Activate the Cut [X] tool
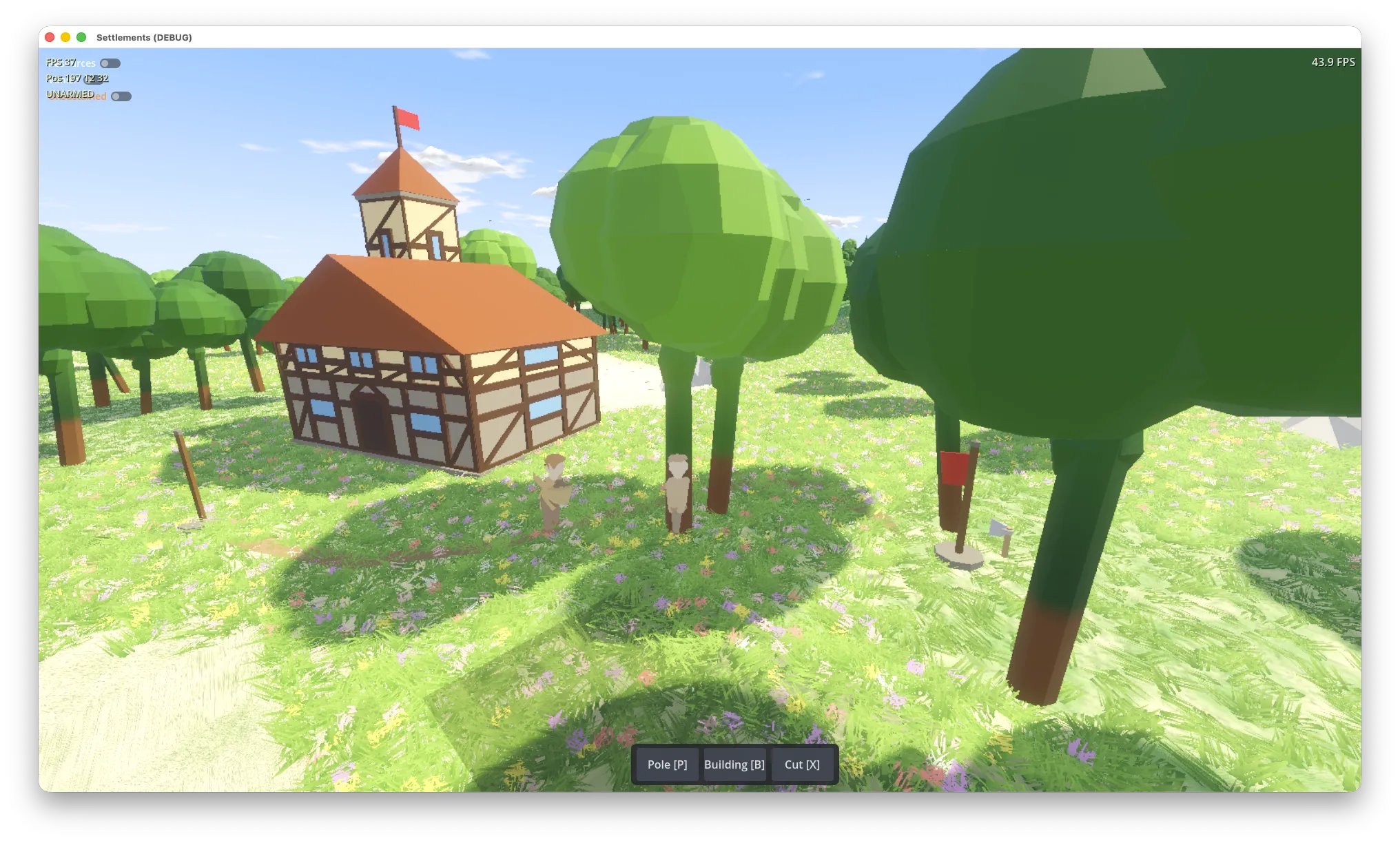This screenshot has width=1400, height=843. click(802, 764)
